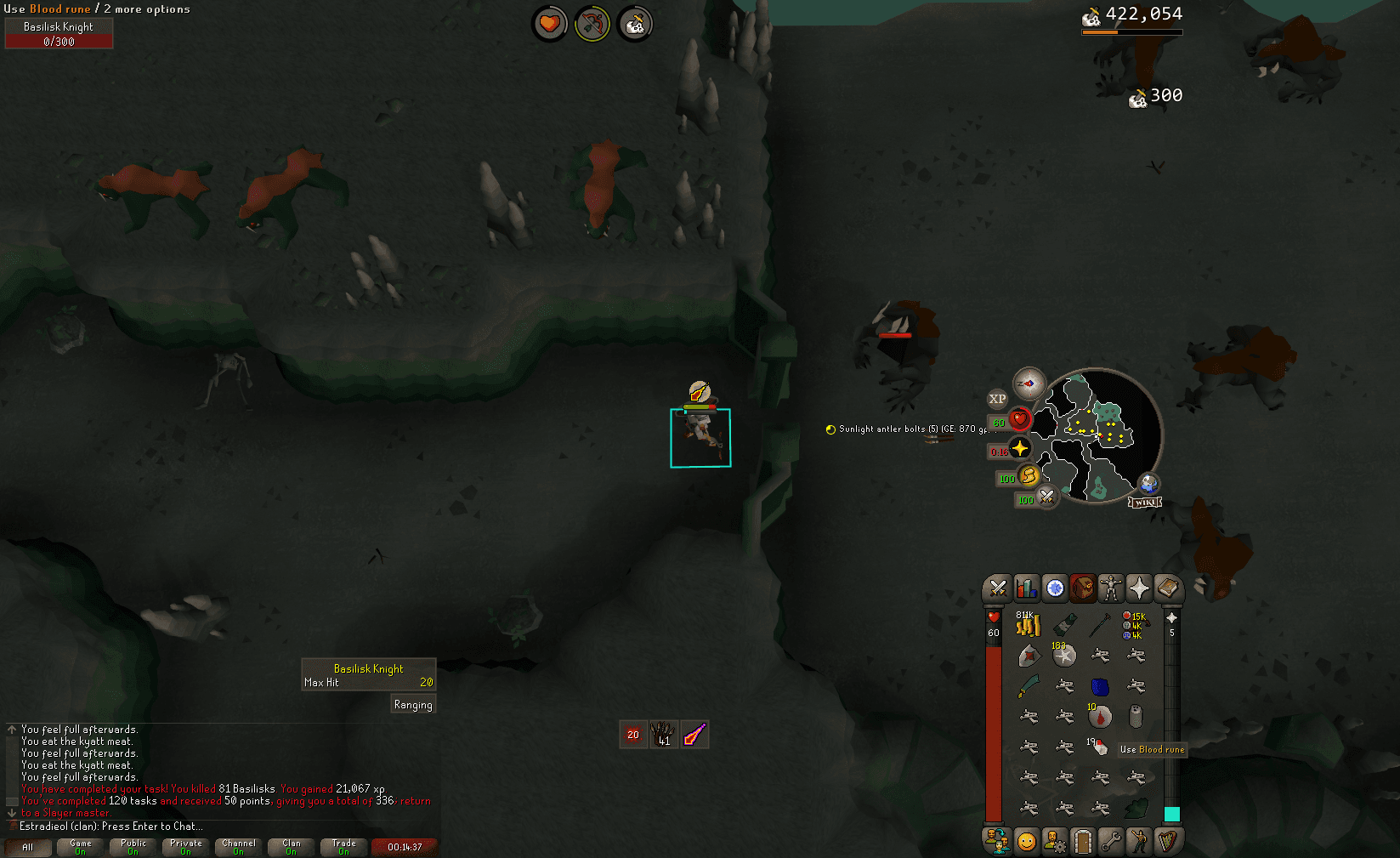The image size is (1400, 858).
Task: Select the rune pouch inventory slot
Action: 1135,626
